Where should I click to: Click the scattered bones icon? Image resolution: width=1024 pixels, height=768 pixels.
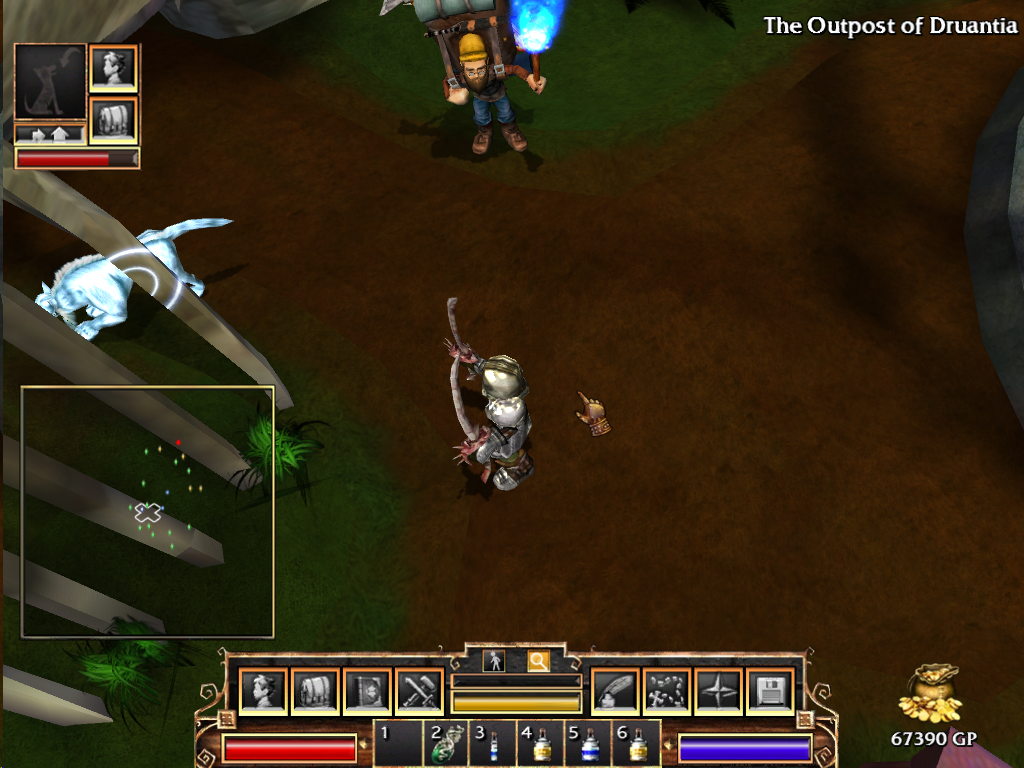click(666, 691)
